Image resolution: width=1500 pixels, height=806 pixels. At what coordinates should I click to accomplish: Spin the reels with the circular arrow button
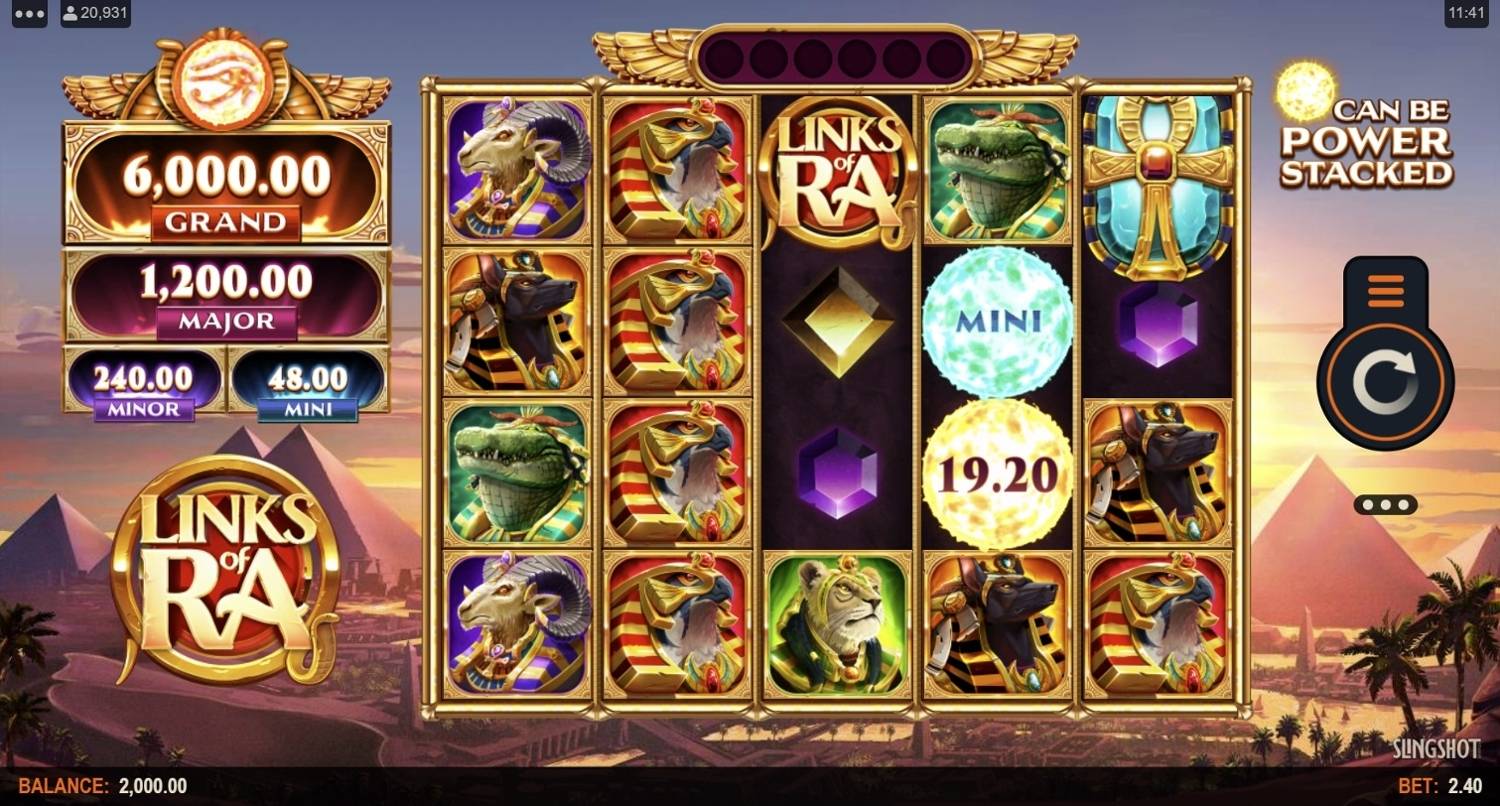(x=1385, y=384)
